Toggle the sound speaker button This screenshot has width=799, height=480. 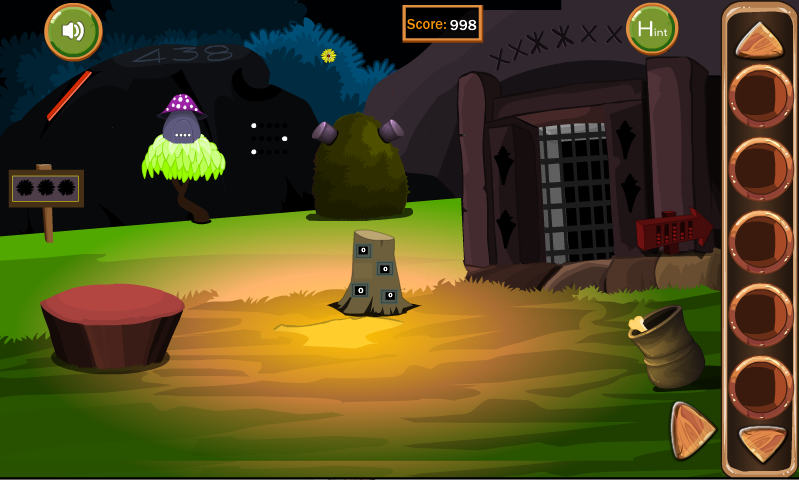click(x=73, y=31)
